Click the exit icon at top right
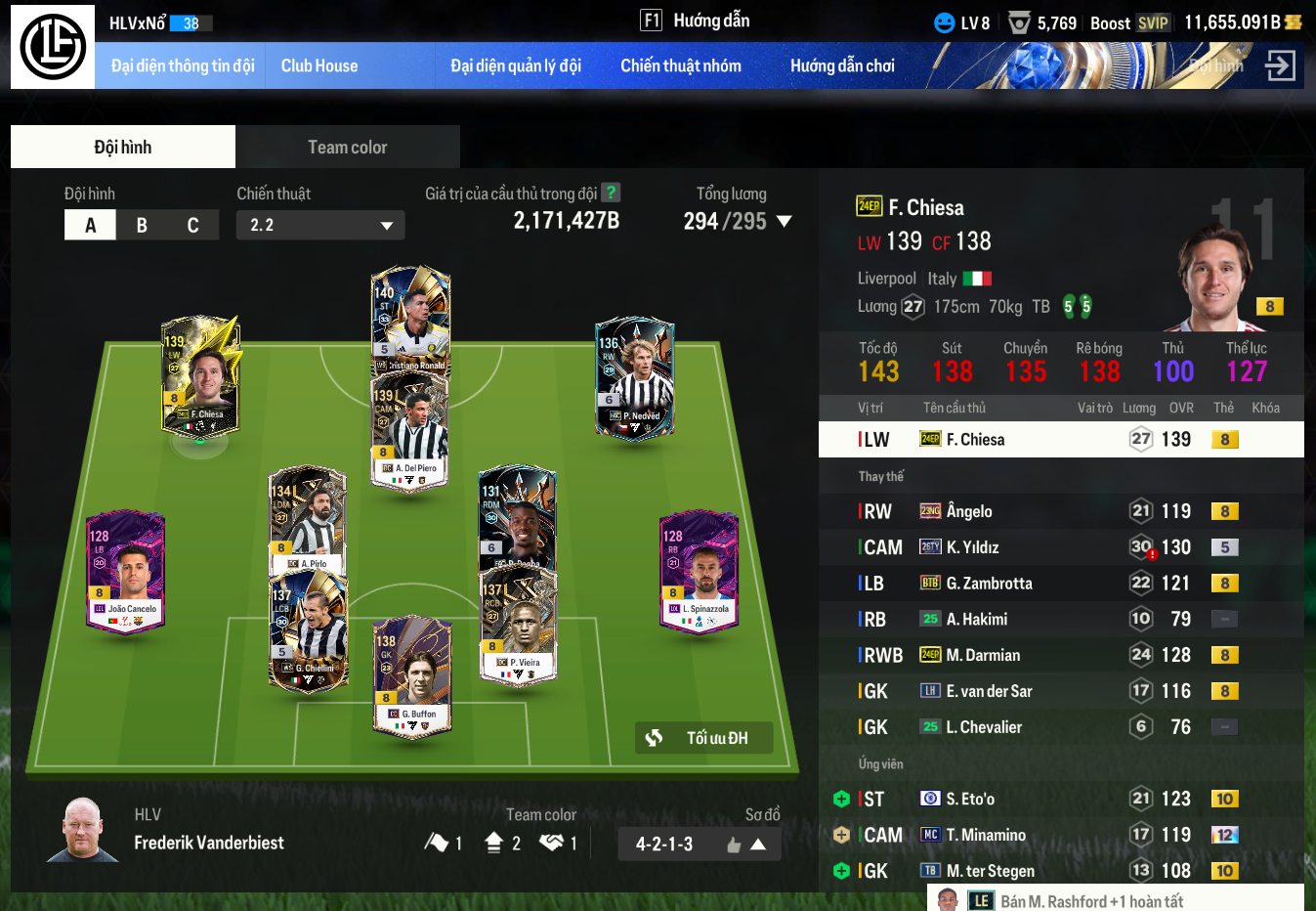 pos(1280,66)
